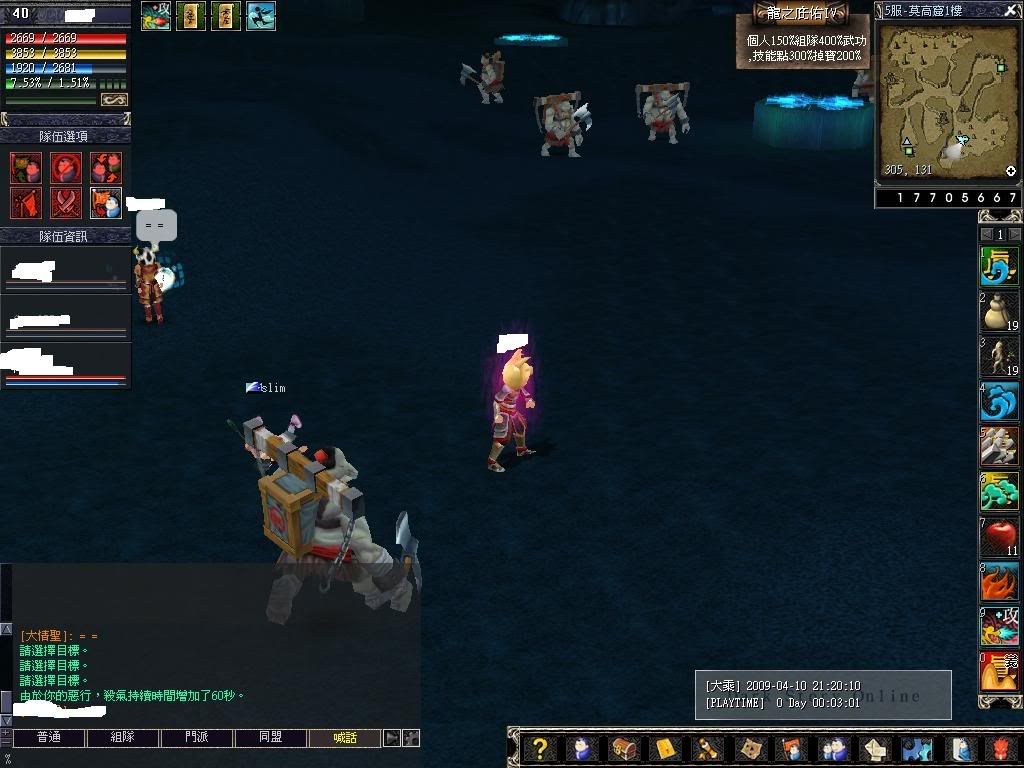
Task: Switch chat to the 普通 channel
Action: [48, 738]
